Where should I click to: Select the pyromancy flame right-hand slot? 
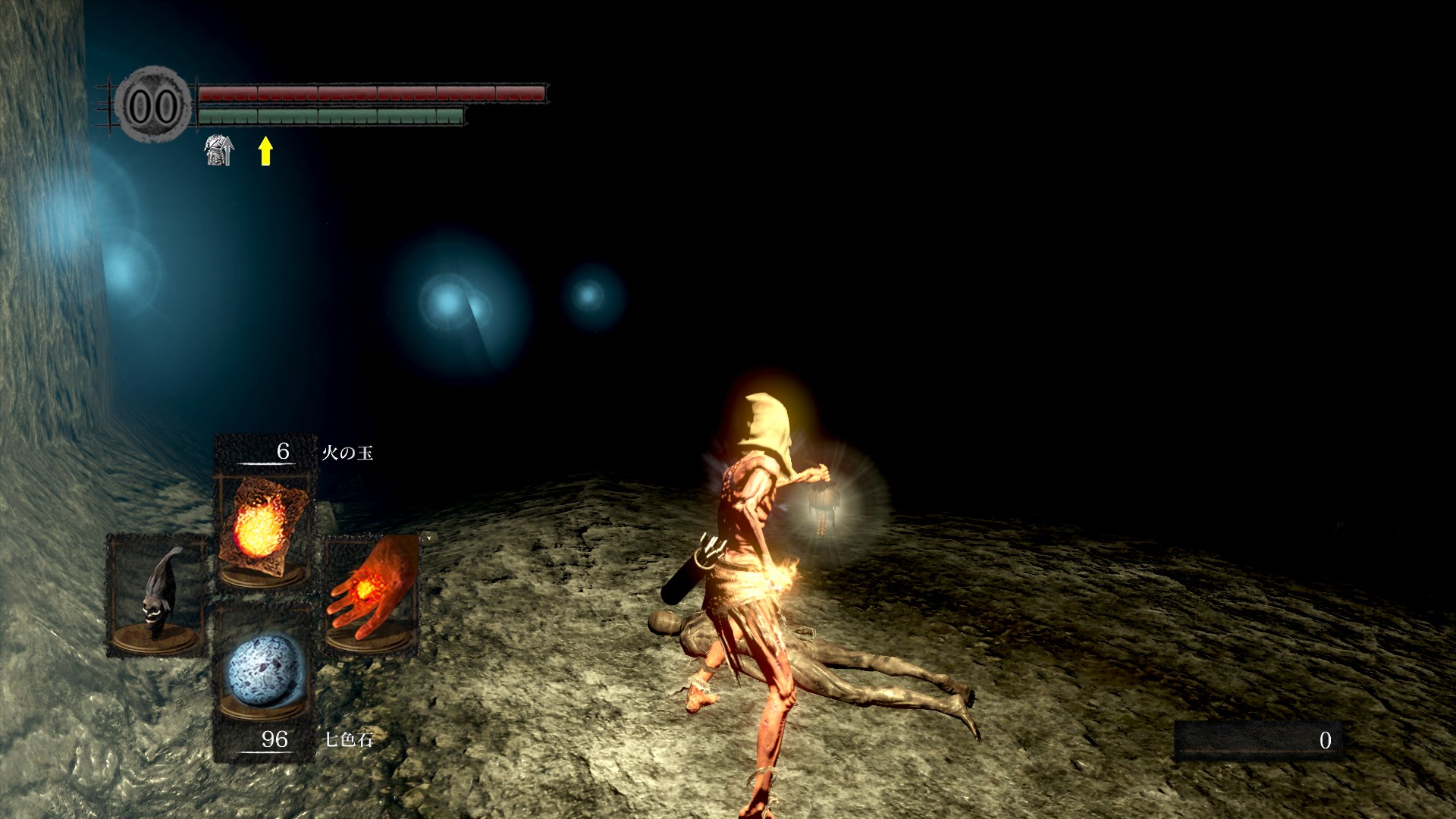point(372,593)
